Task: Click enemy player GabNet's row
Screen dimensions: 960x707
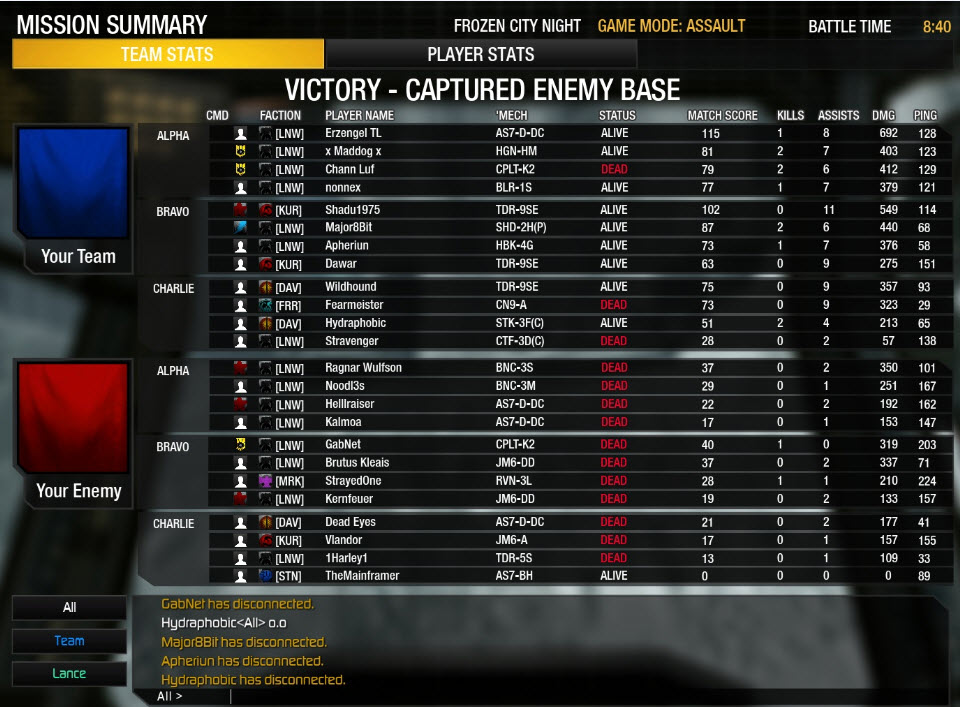Action: coord(343,445)
